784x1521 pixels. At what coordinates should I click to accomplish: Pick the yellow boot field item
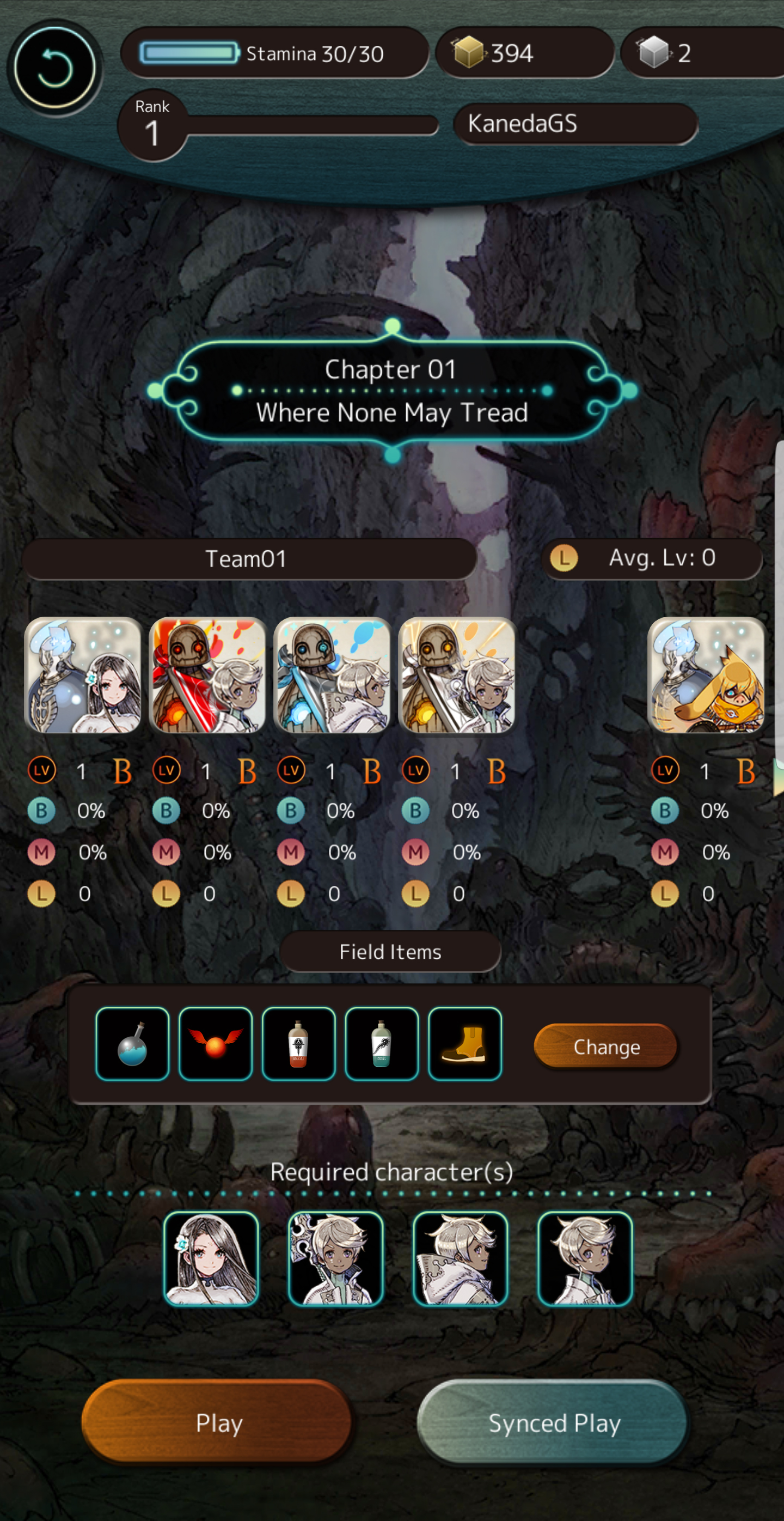(x=465, y=1044)
